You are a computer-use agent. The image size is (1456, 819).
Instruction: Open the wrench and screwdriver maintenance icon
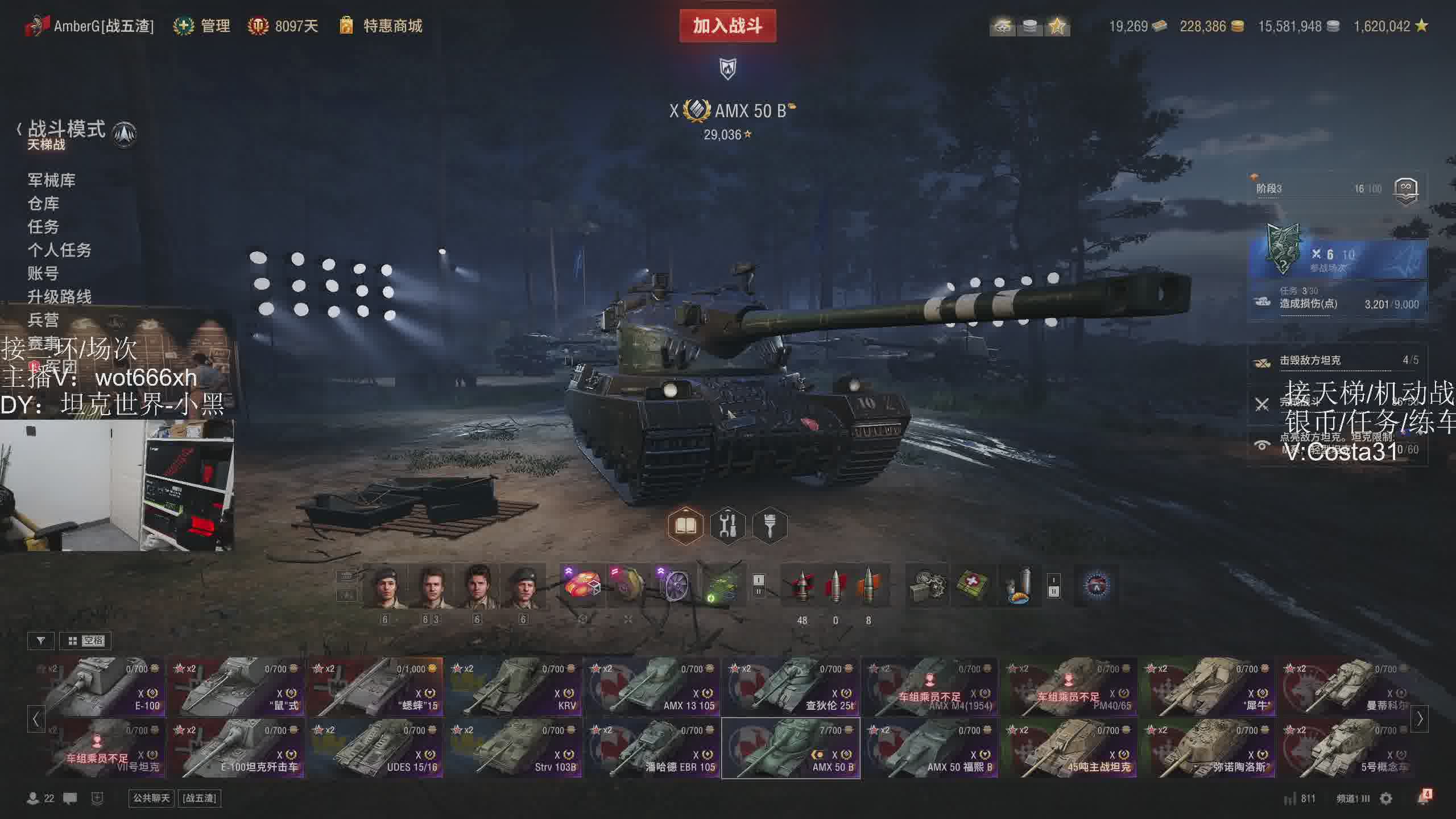(x=727, y=526)
